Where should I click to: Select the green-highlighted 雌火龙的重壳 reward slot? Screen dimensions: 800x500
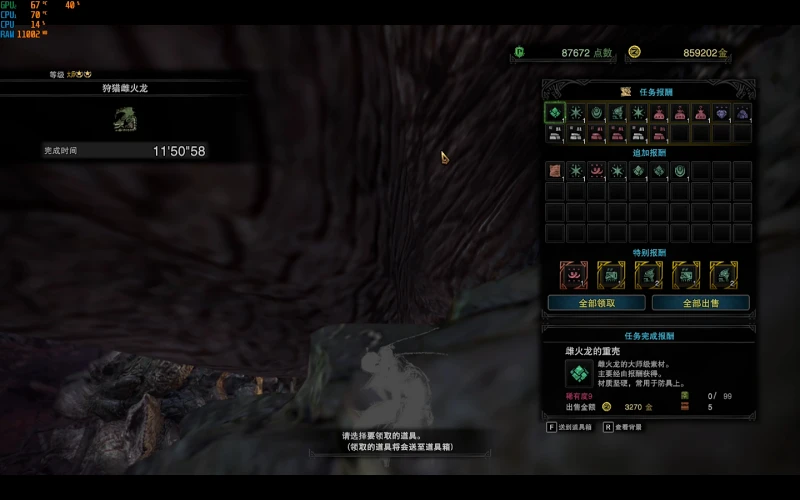pos(555,112)
